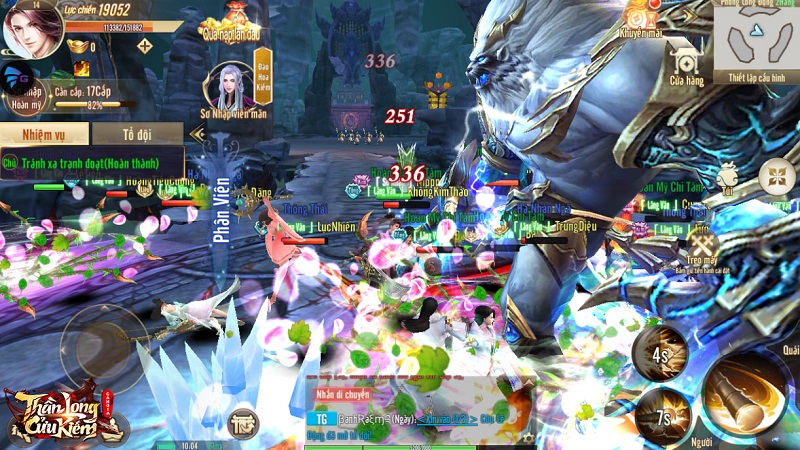The height and width of the screenshot is (450, 800).
Task: Open the minimap
Action: 756,36
